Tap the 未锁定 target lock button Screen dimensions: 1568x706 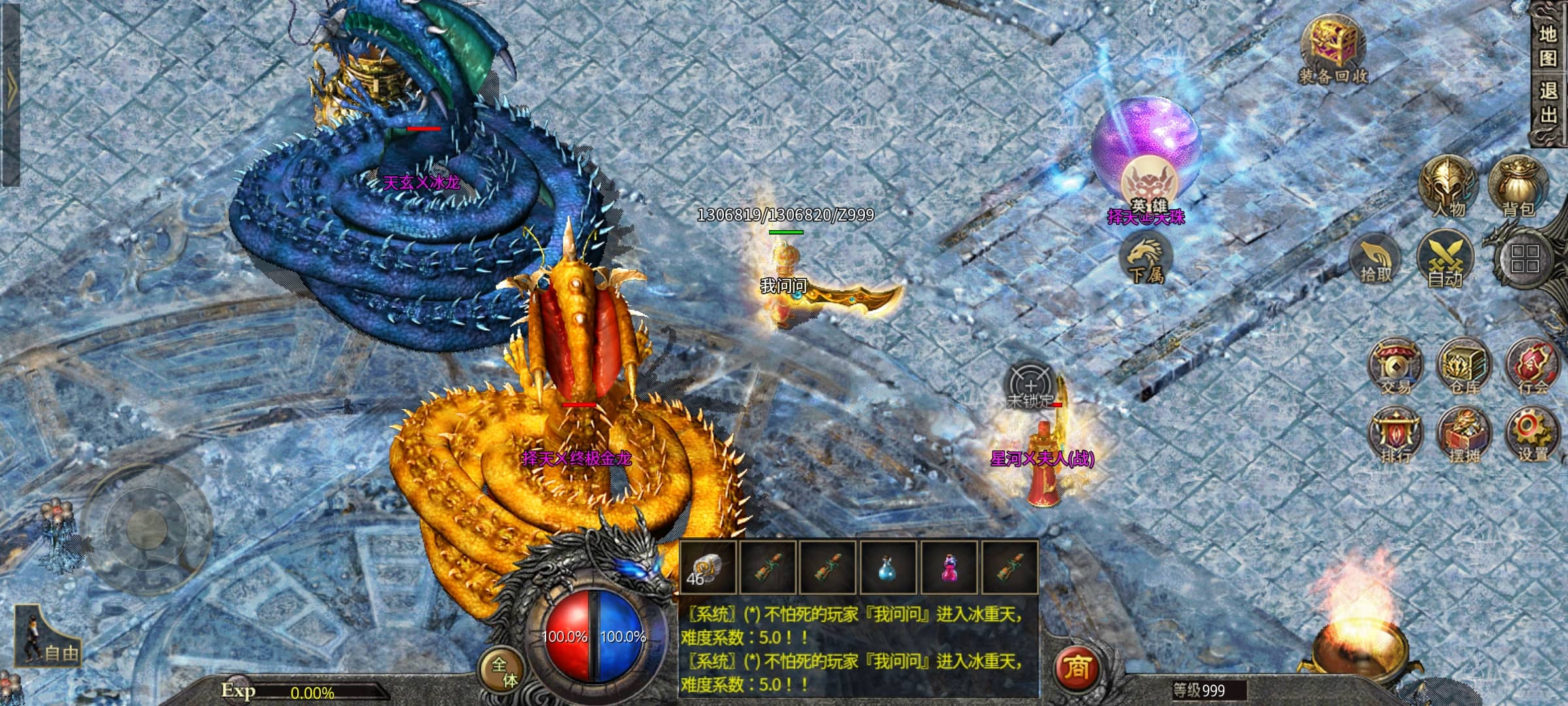click(1030, 387)
